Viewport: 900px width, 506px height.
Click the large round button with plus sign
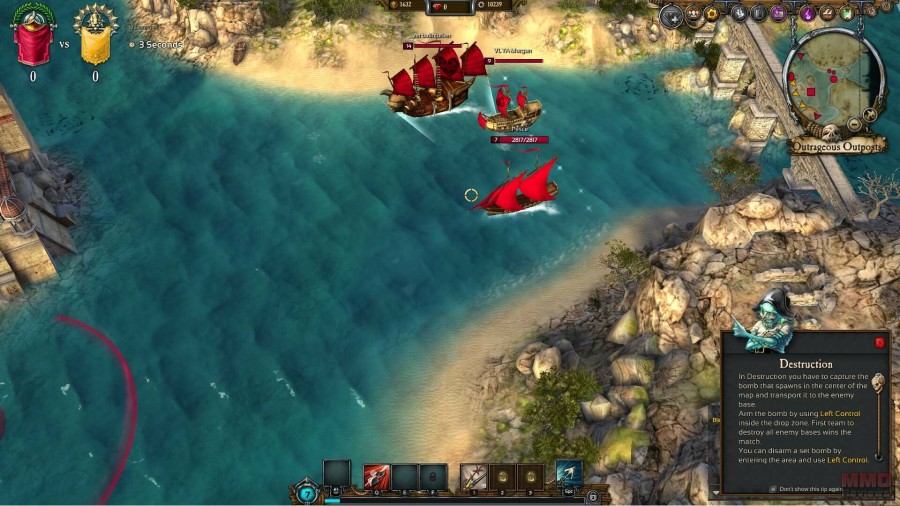(671, 15)
